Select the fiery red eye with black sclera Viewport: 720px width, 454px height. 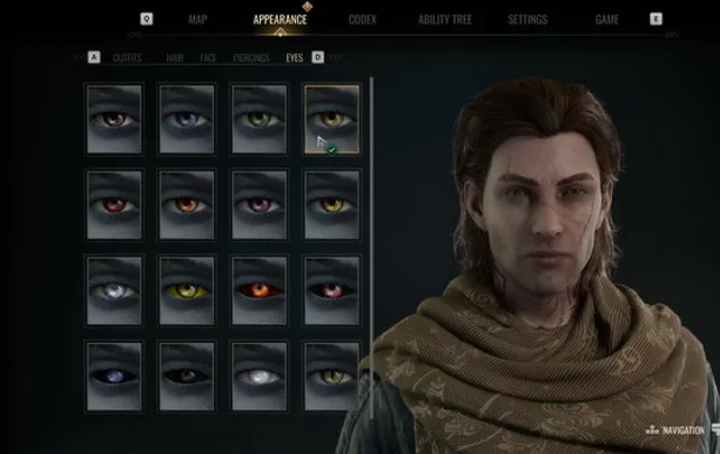259,290
